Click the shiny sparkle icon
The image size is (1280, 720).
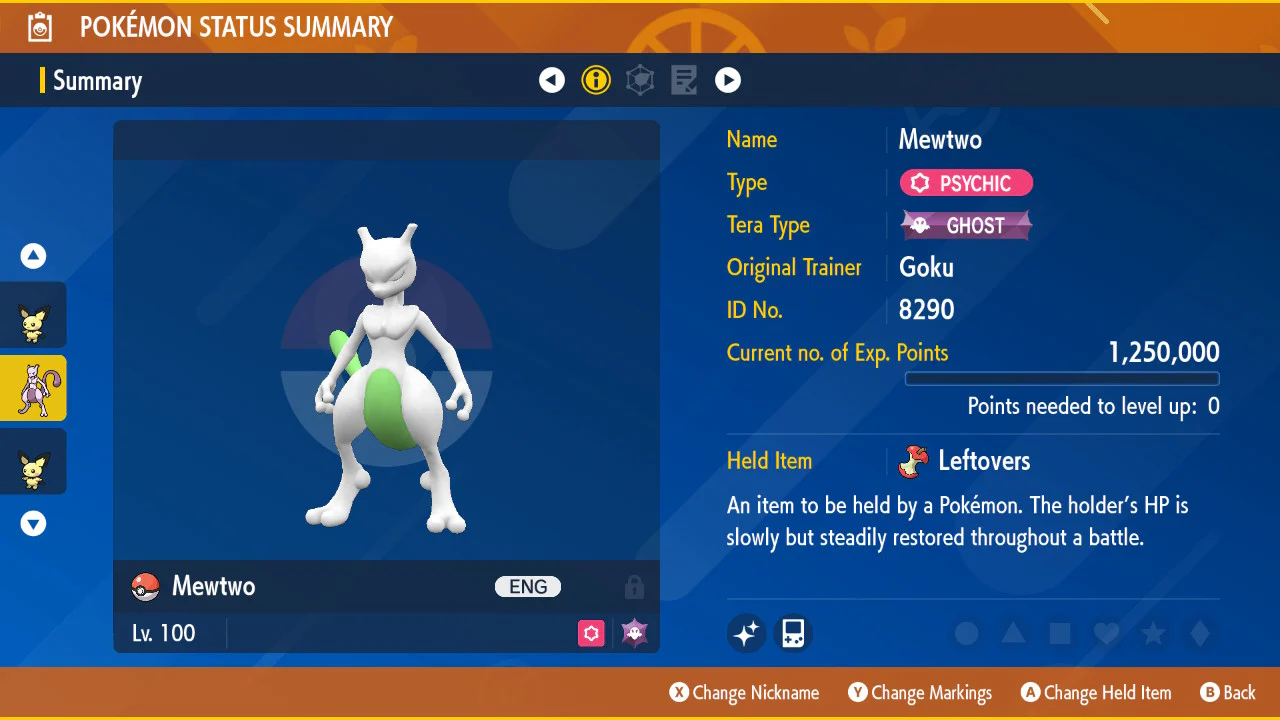pos(746,633)
